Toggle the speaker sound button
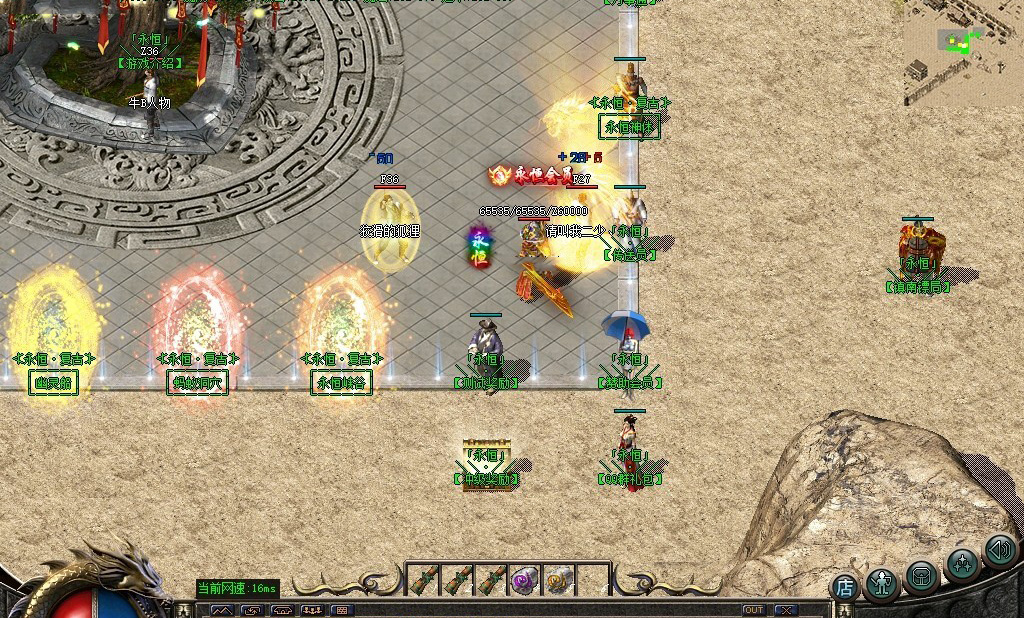The image size is (1024, 618). tap(1000, 550)
